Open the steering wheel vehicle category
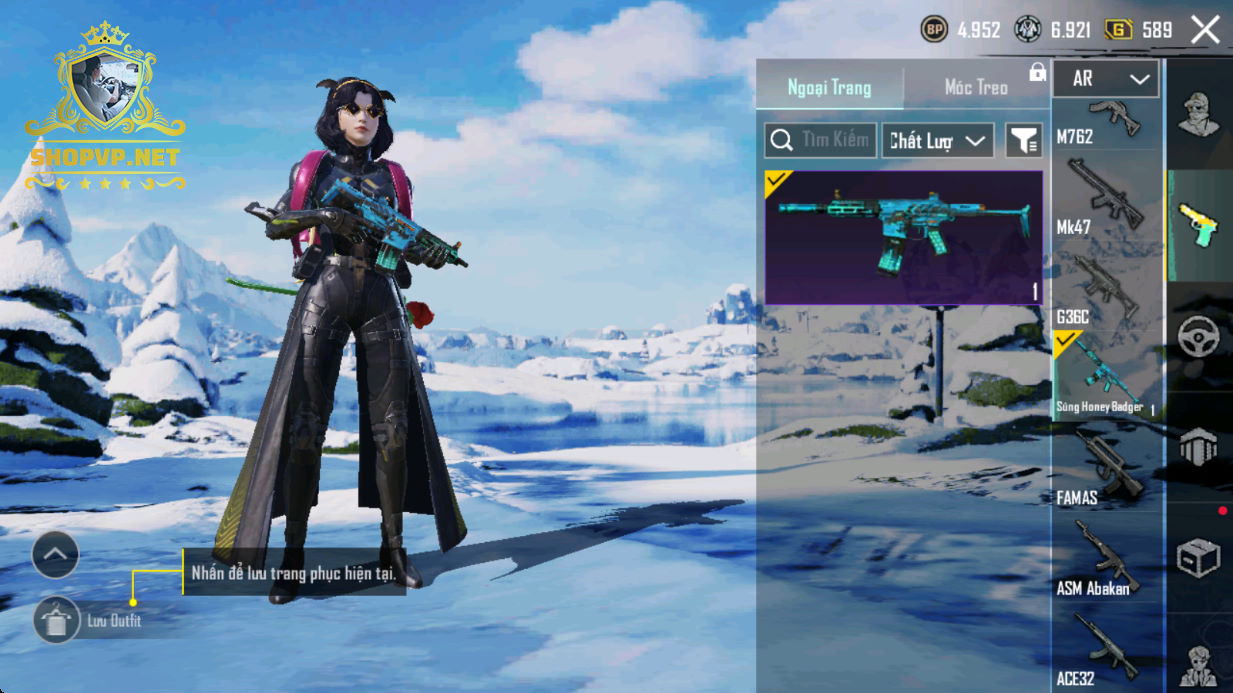The height and width of the screenshot is (693, 1233). point(1198,337)
